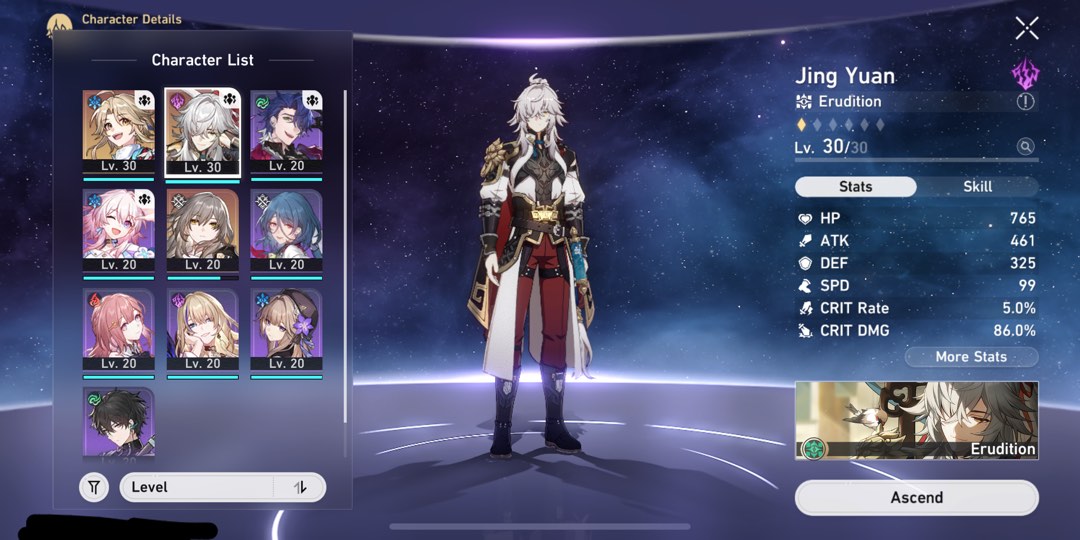The height and width of the screenshot is (540, 1080).
Task: Select the dark-haired Dan Heng portrait
Action: pyautogui.click(x=118, y=422)
